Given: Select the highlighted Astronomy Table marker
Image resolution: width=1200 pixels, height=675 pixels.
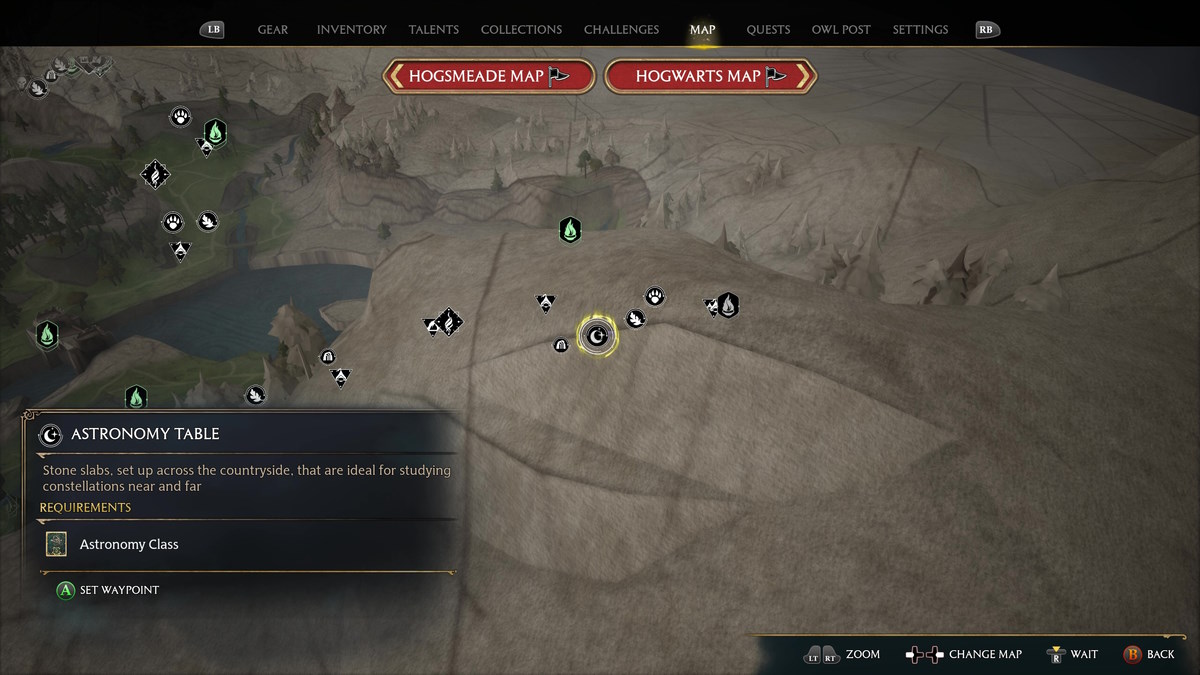Looking at the screenshot, I should (598, 336).
